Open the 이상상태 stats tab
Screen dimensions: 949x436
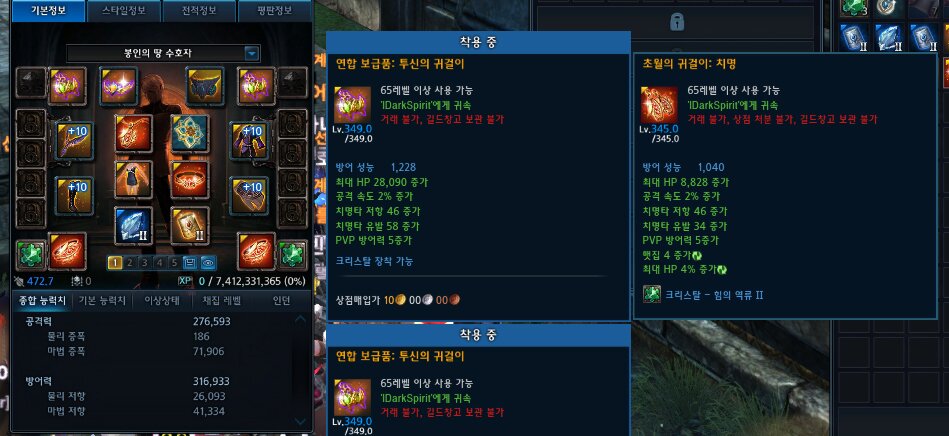point(163,300)
